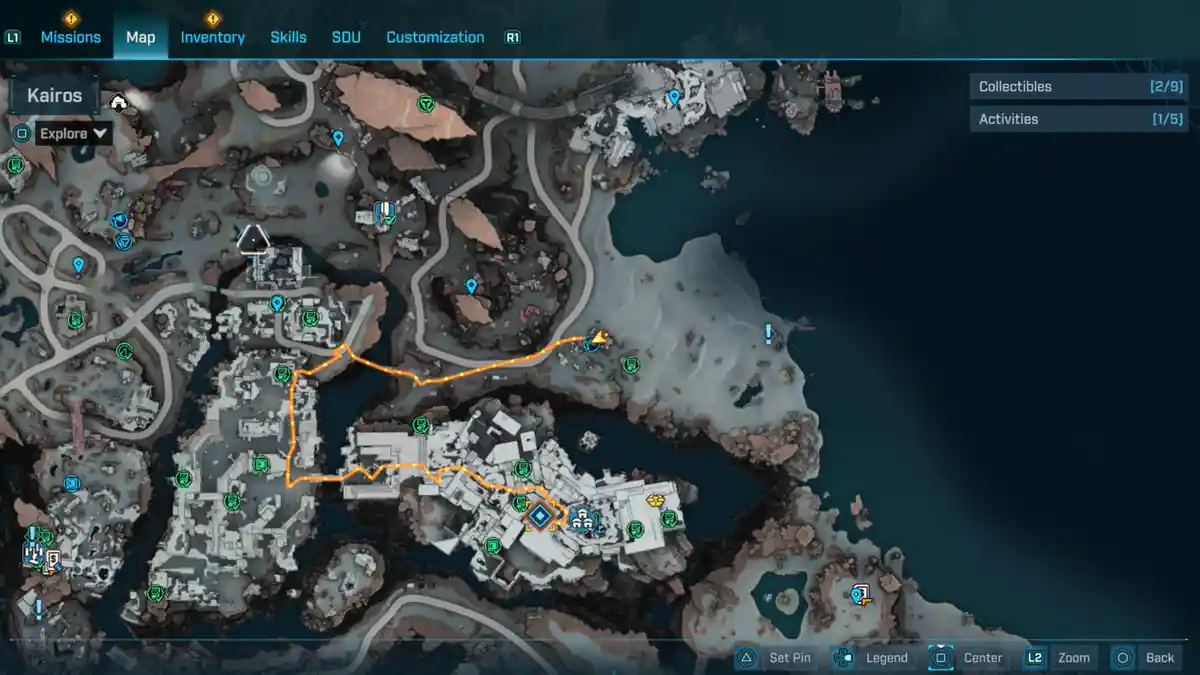This screenshot has width=1200, height=675.
Task: Switch to the Map tab
Action: tap(140, 37)
